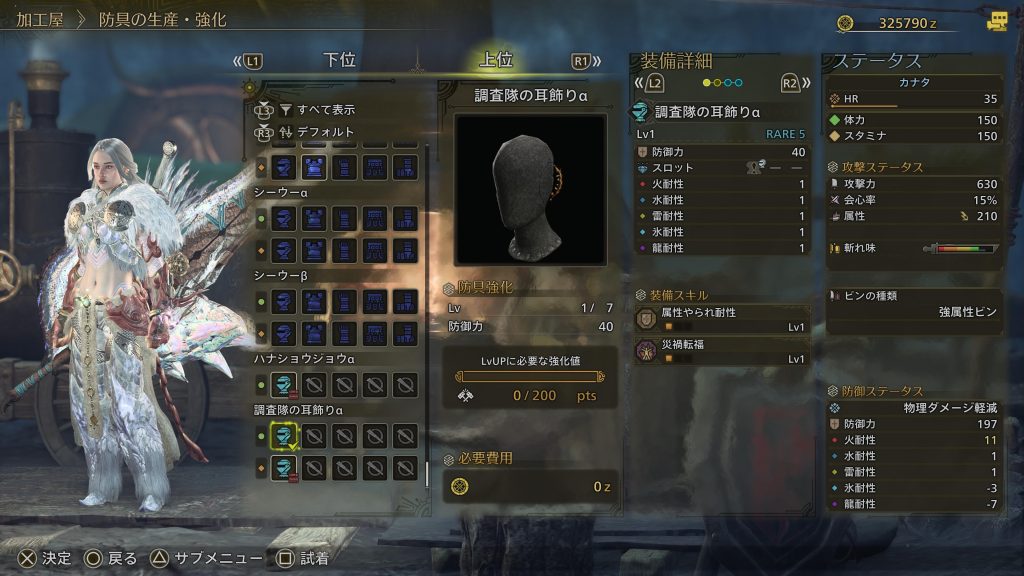Open the すべて表示 filter option
This screenshot has height=576, width=1024.
coord(316,109)
